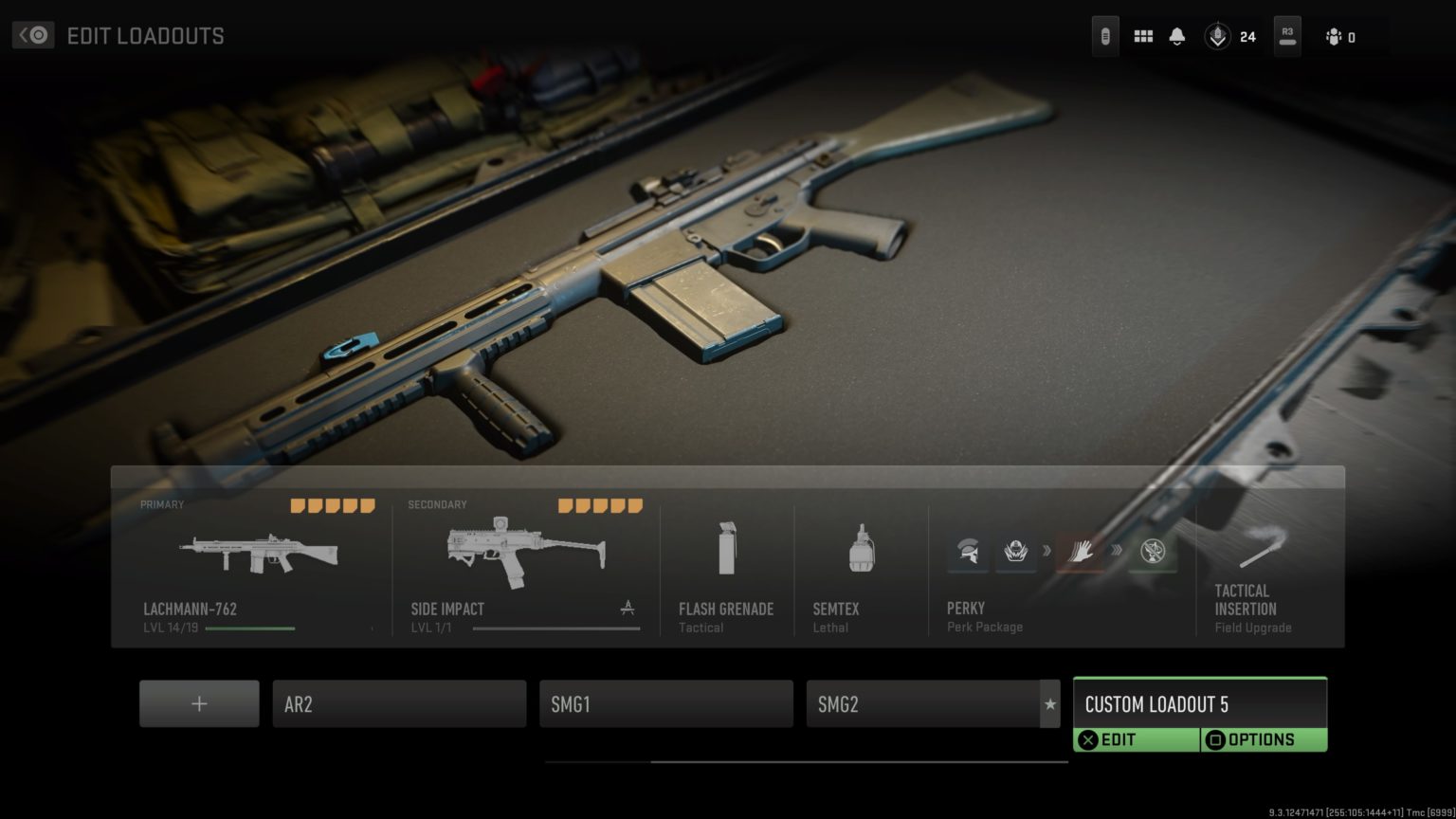The width and height of the screenshot is (1456, 819).
Task: Switch to the SMG2 loadout
Action: 921,703
